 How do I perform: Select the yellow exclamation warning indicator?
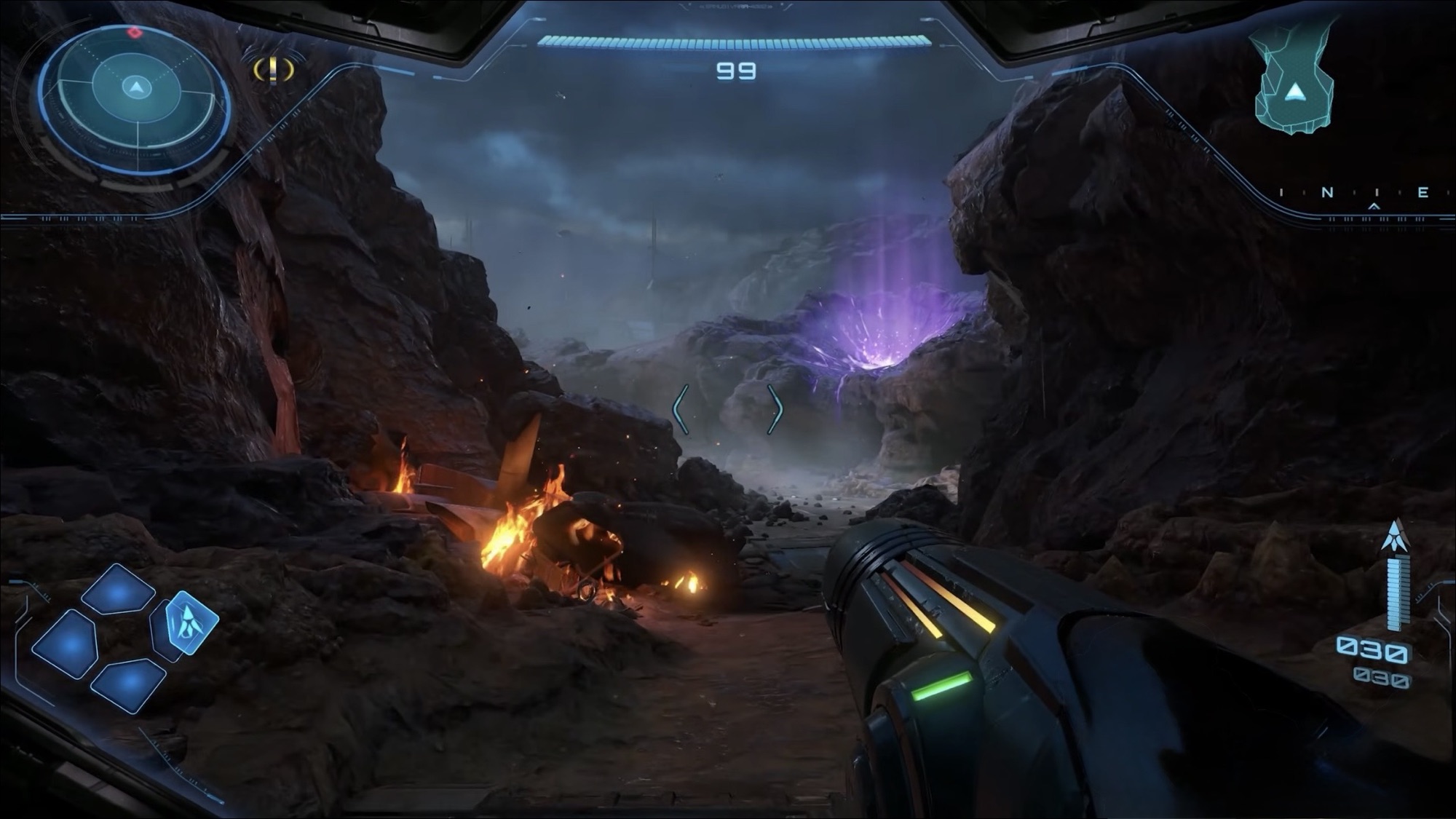point(274,70)
